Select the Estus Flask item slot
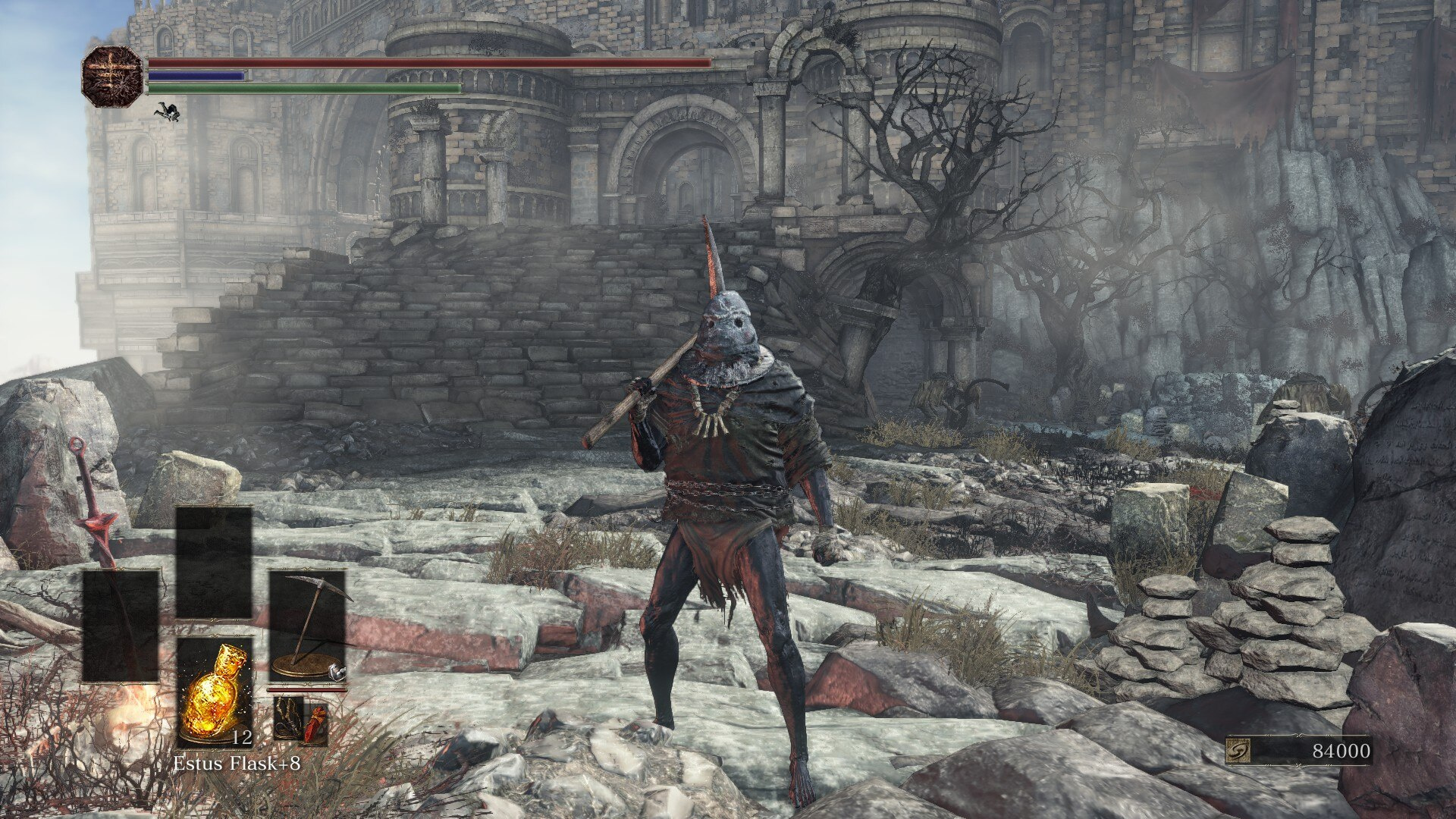 pyautogui.click(x=214, y=691)
